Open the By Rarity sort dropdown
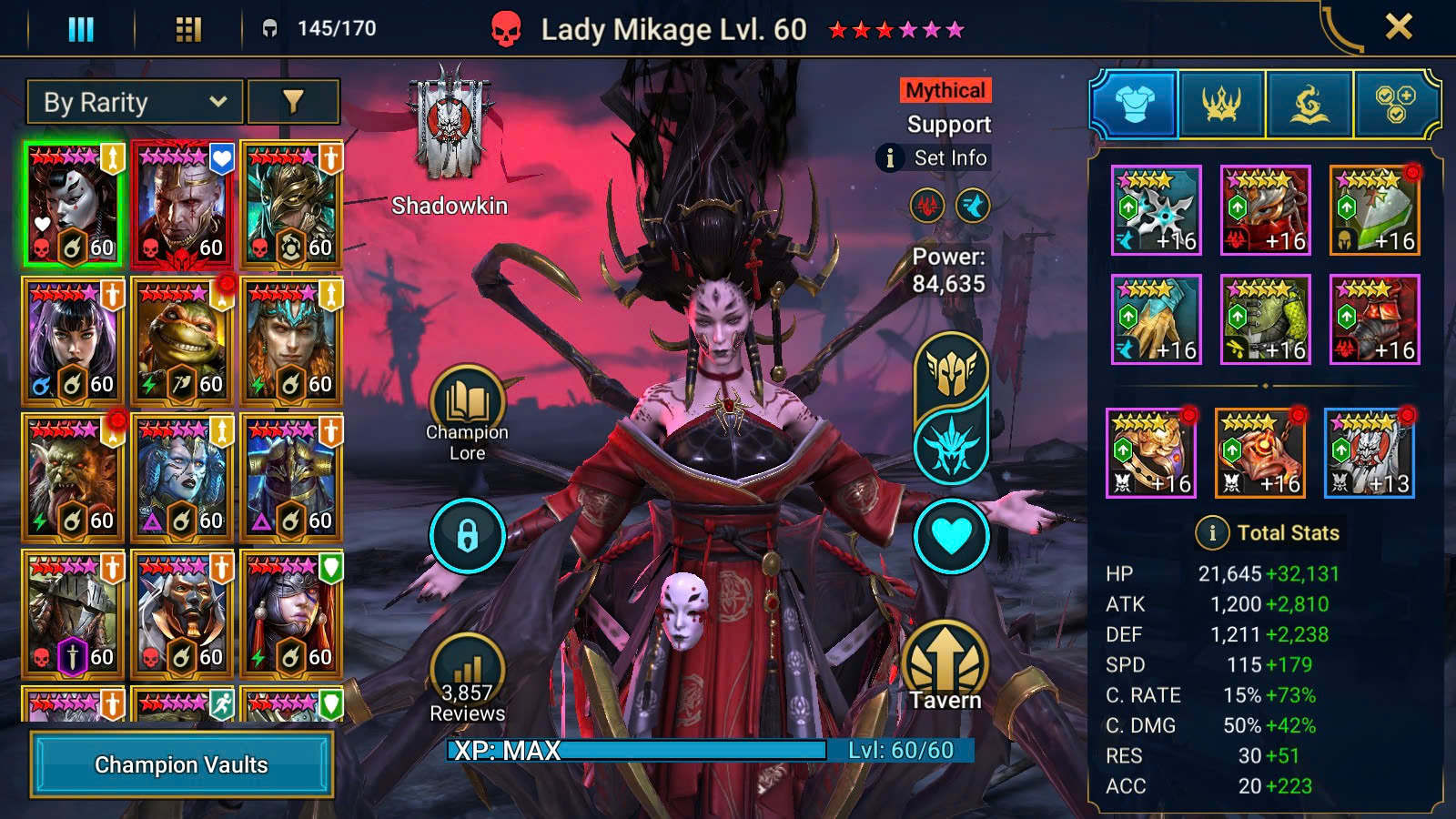 (x=135, y=102)
